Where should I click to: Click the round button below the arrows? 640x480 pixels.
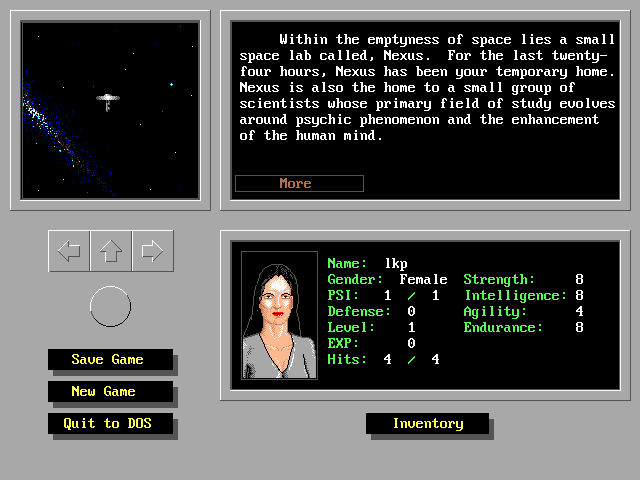[x=110, y=306]
